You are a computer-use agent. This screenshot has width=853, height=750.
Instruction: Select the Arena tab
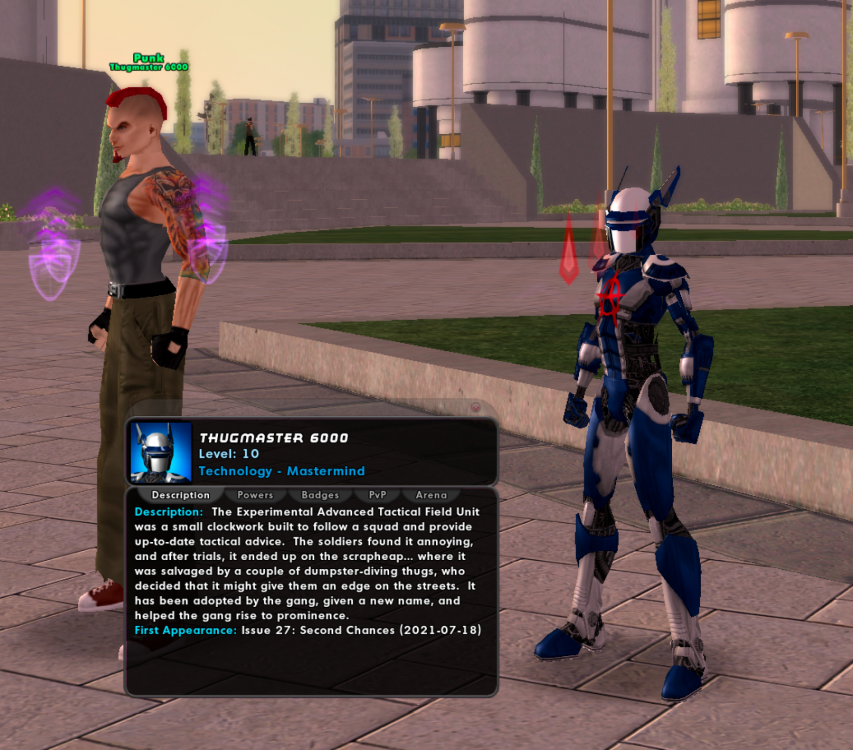click(x=431, y=495)
